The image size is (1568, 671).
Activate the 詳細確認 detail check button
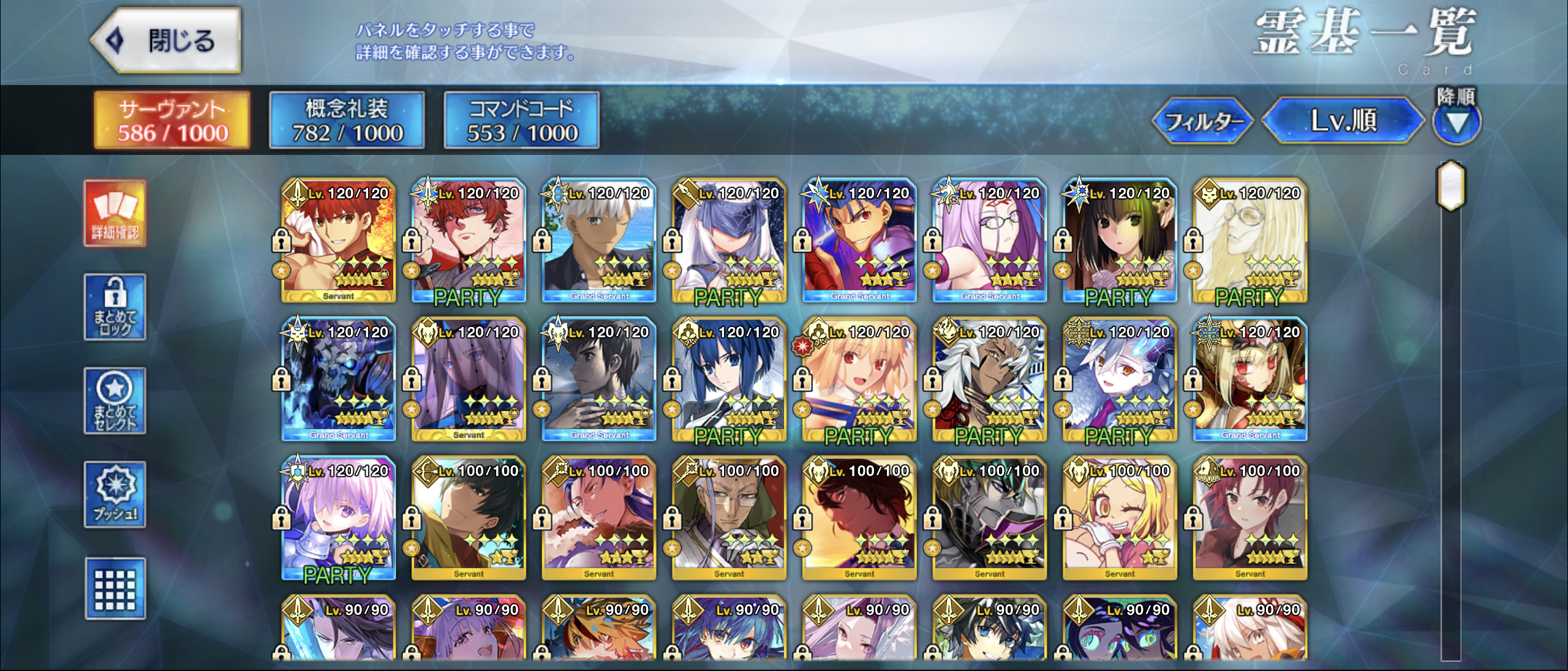115,213
